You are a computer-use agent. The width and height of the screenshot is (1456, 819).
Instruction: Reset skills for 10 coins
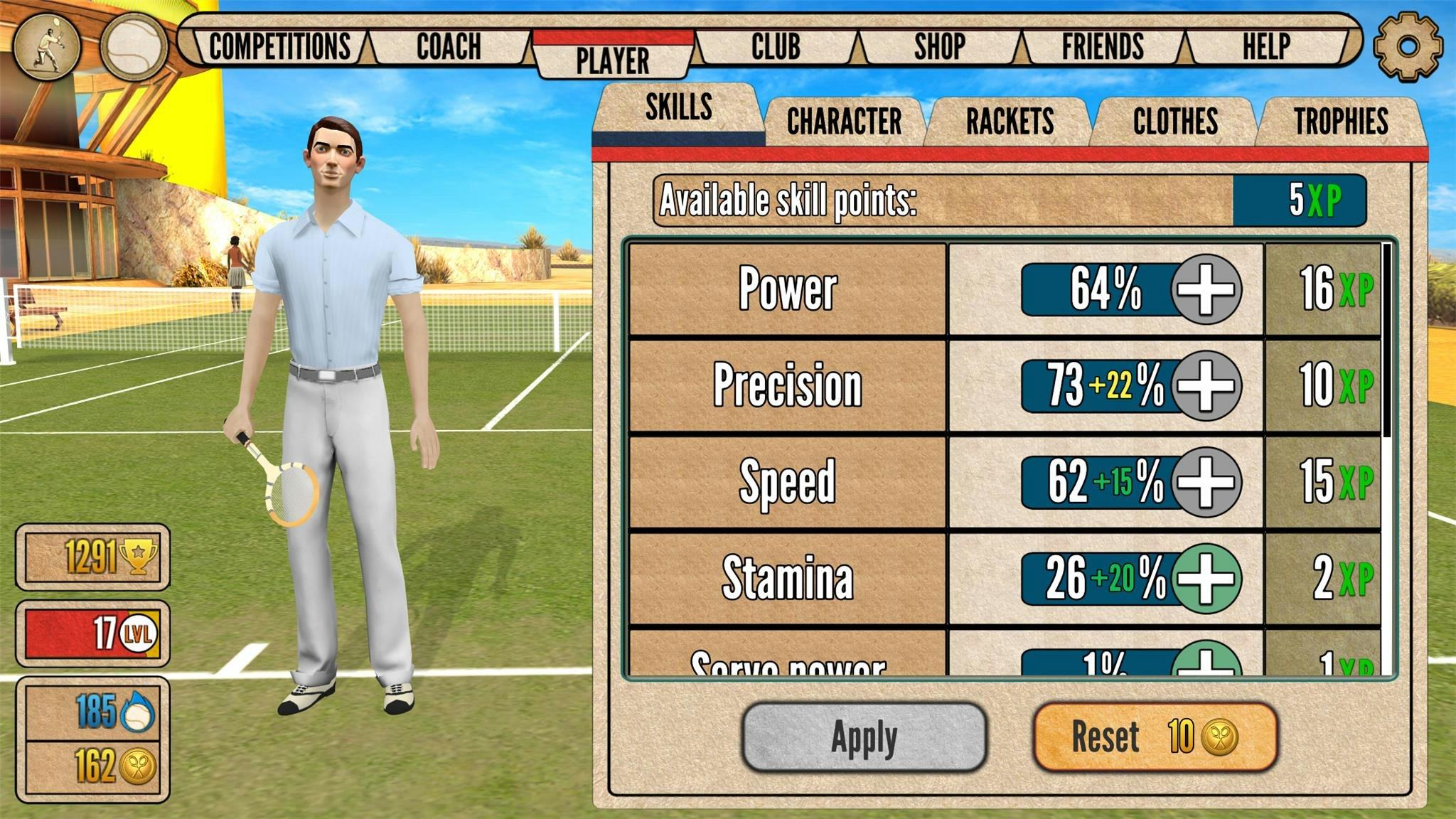pos(1137,736)
